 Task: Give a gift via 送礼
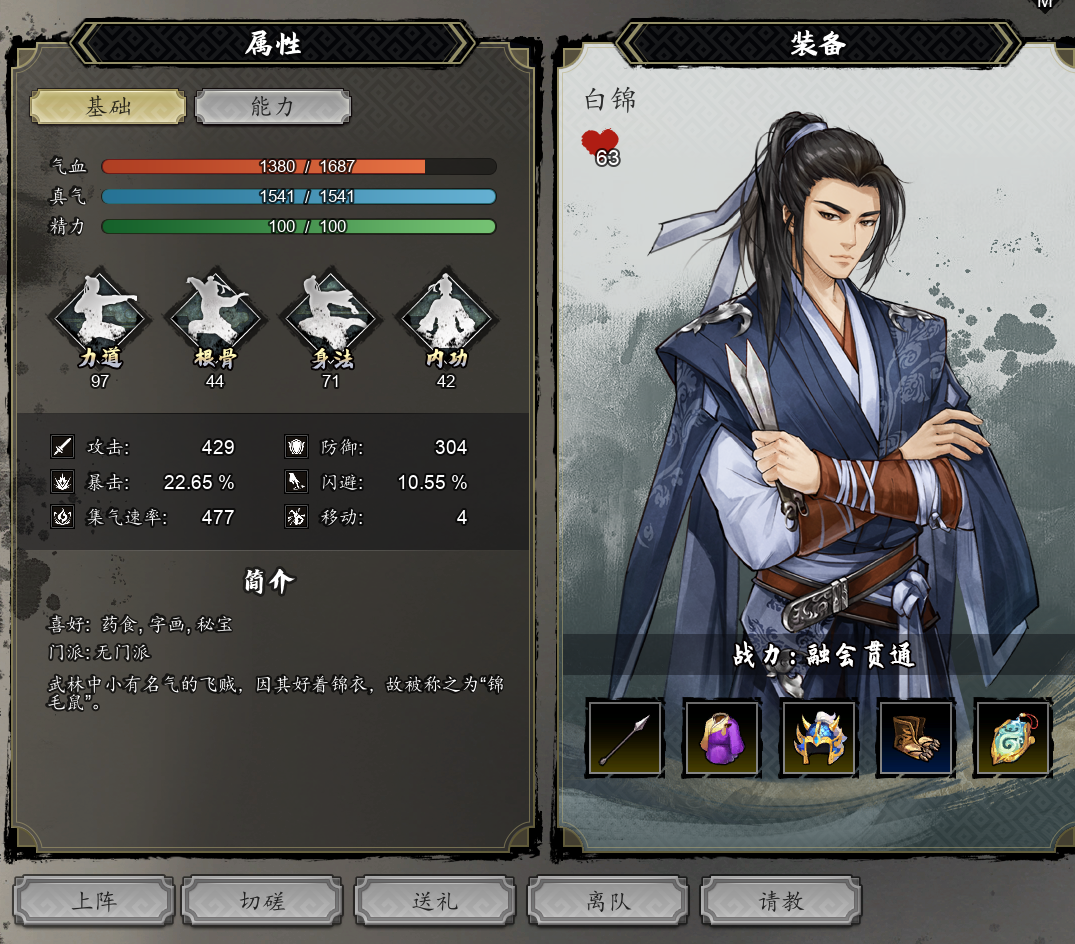pyautogui.click(x=435, y=901)
